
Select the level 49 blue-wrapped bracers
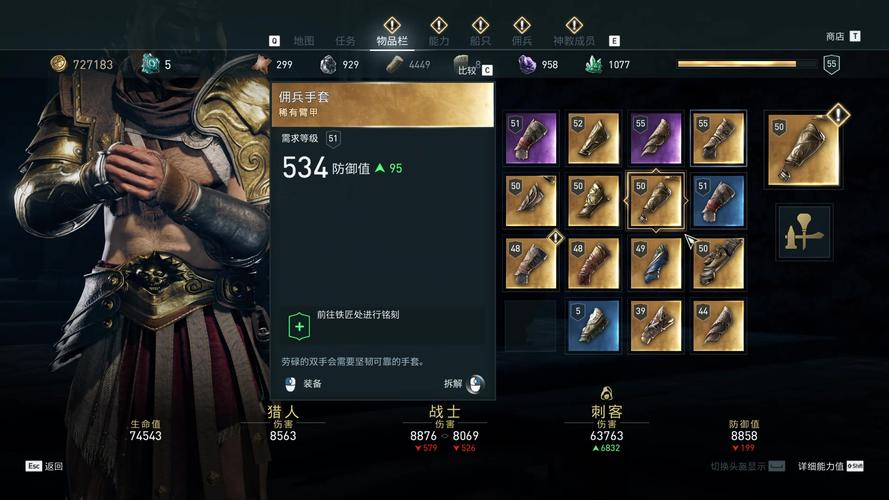tap(656, 263)
